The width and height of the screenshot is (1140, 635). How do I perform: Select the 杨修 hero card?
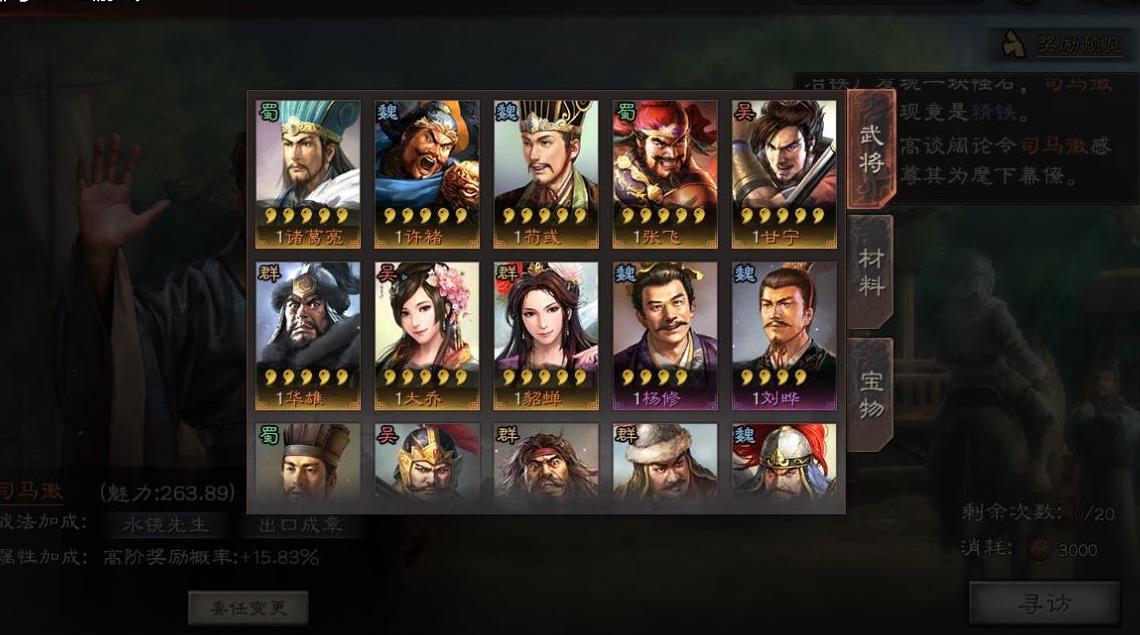(x=665, y=335)
